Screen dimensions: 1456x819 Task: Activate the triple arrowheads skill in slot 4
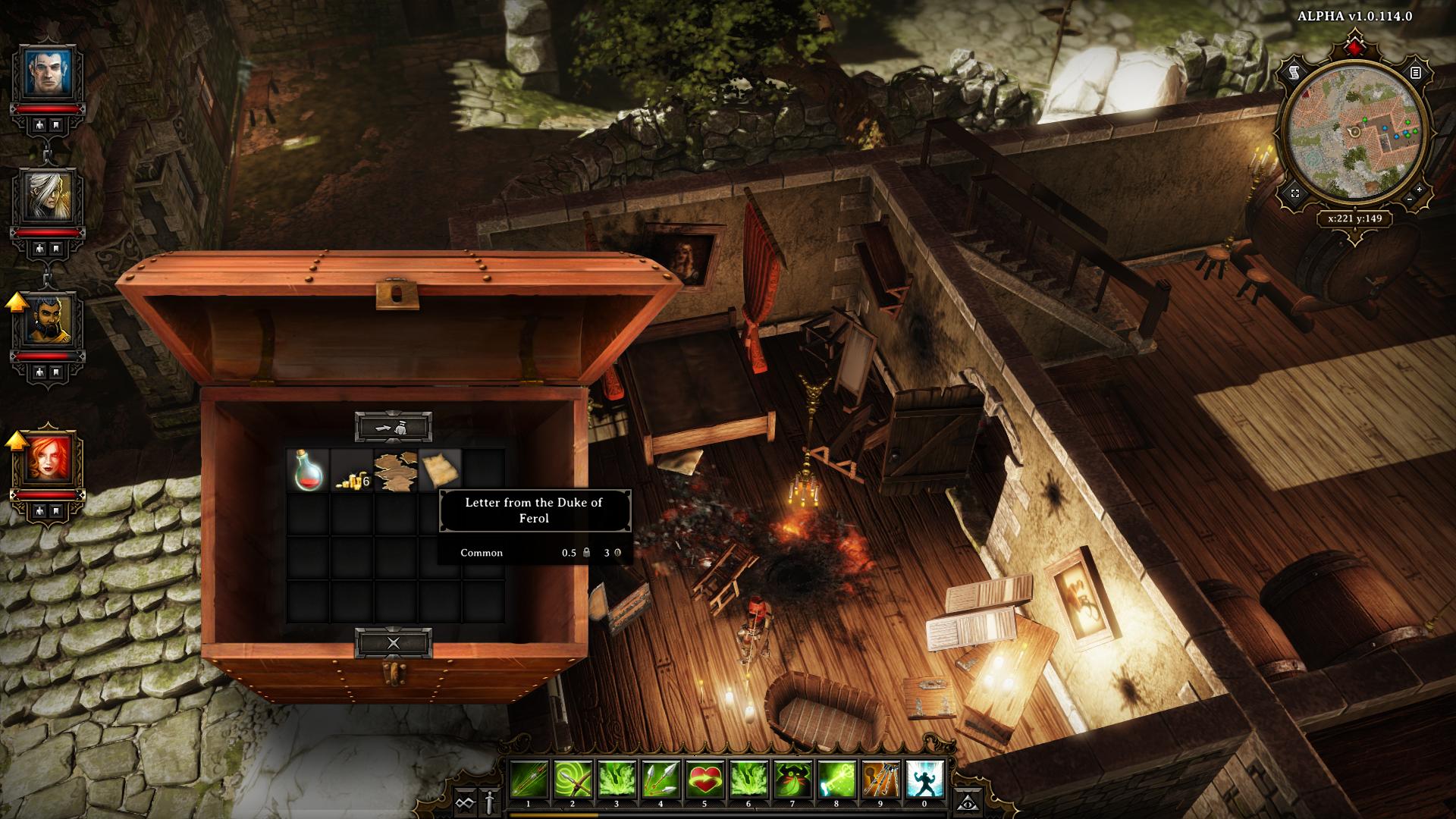(661, 780)
